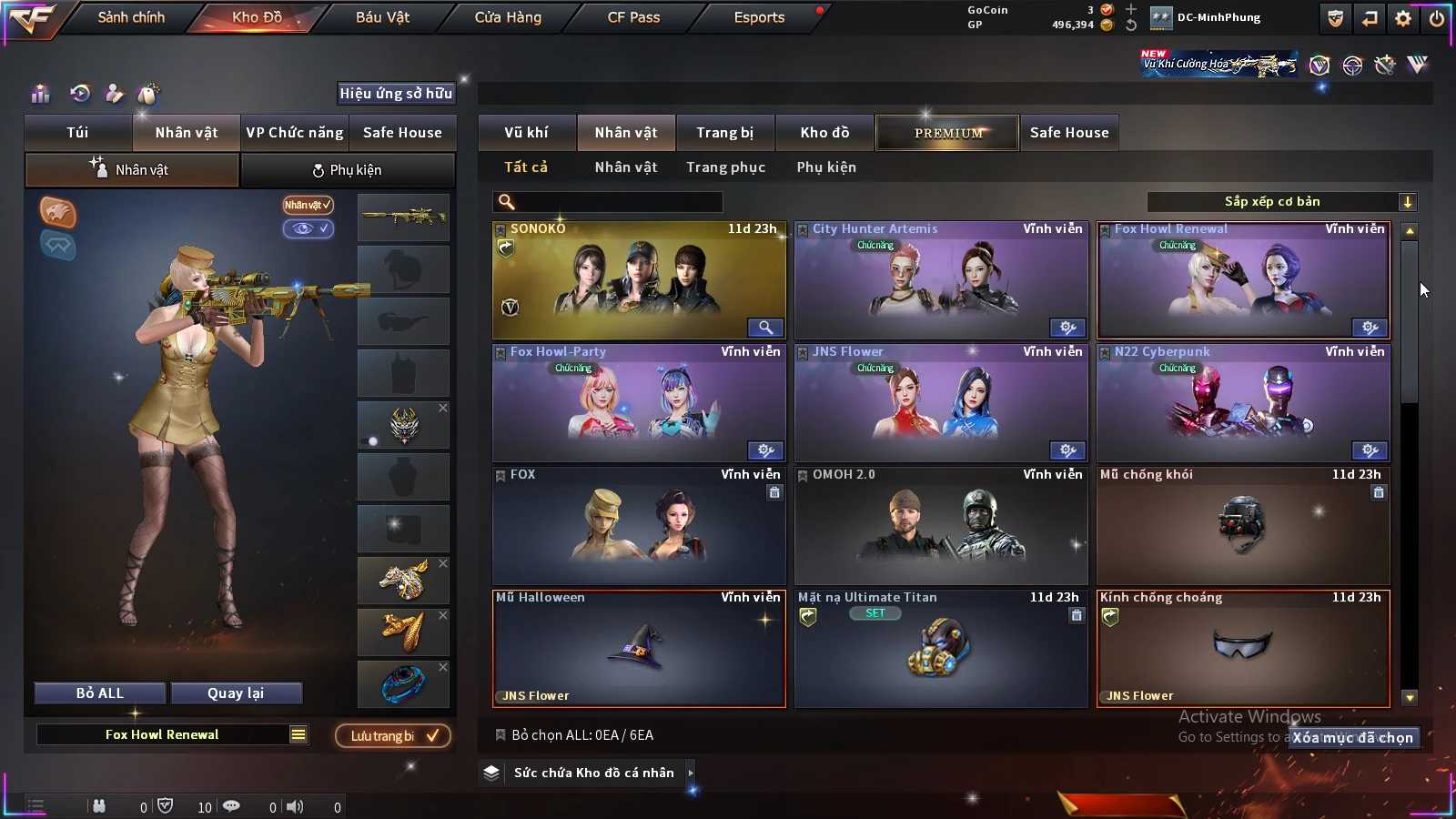
Task: Click Xóa mục đã chọn button
Action: (1353, 738)
